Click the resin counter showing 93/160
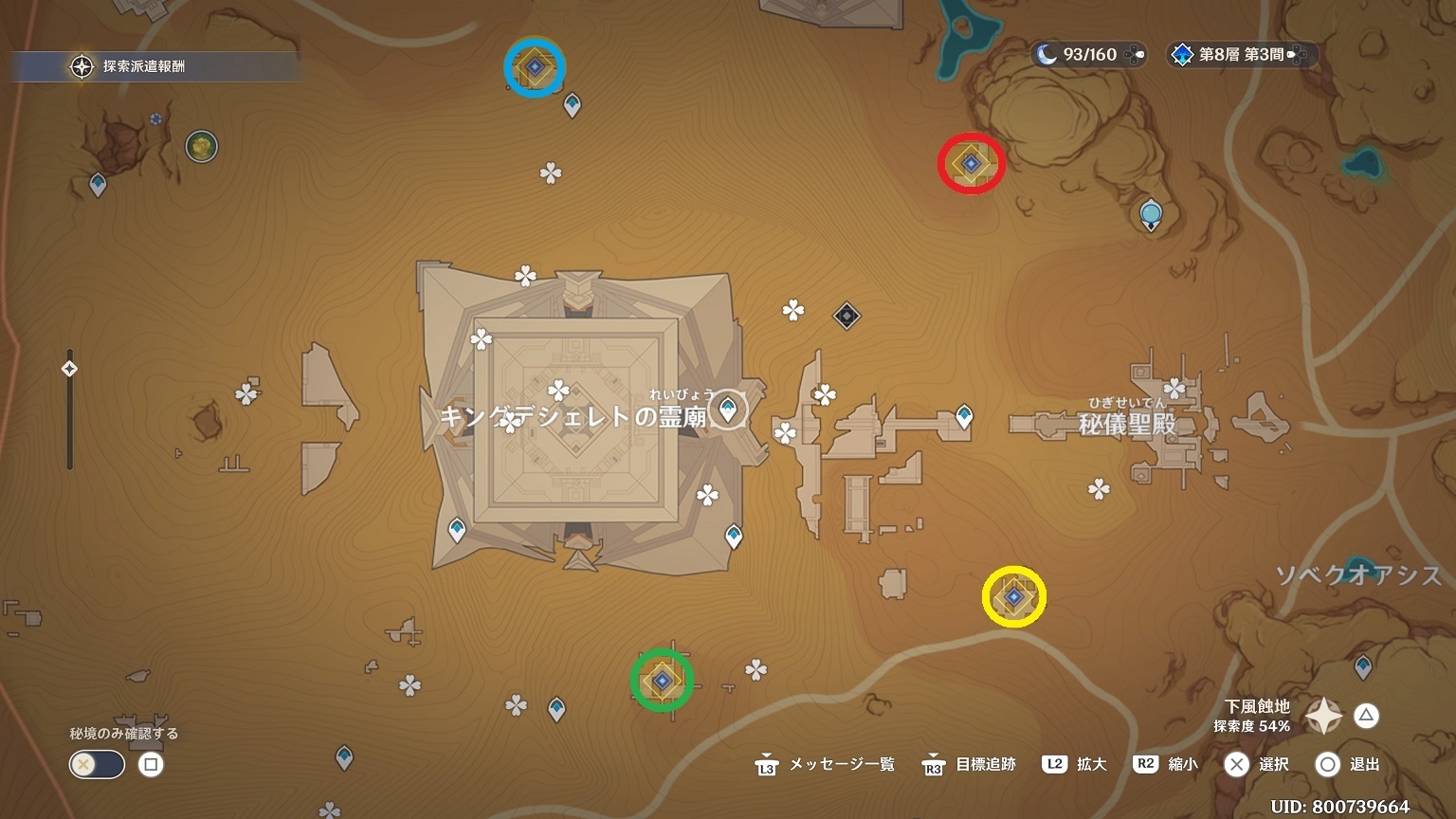Screen dimensions: 1456x819 1088,55
